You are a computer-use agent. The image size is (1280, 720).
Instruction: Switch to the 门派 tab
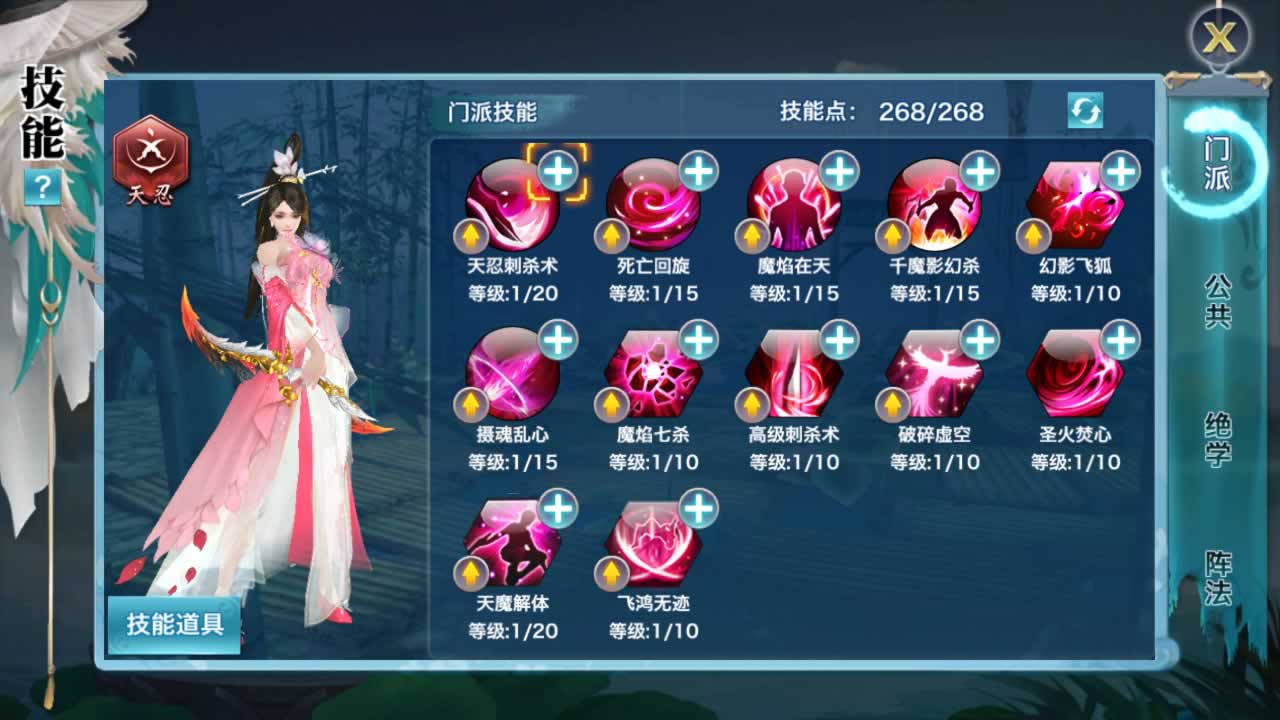point(1217,165)
